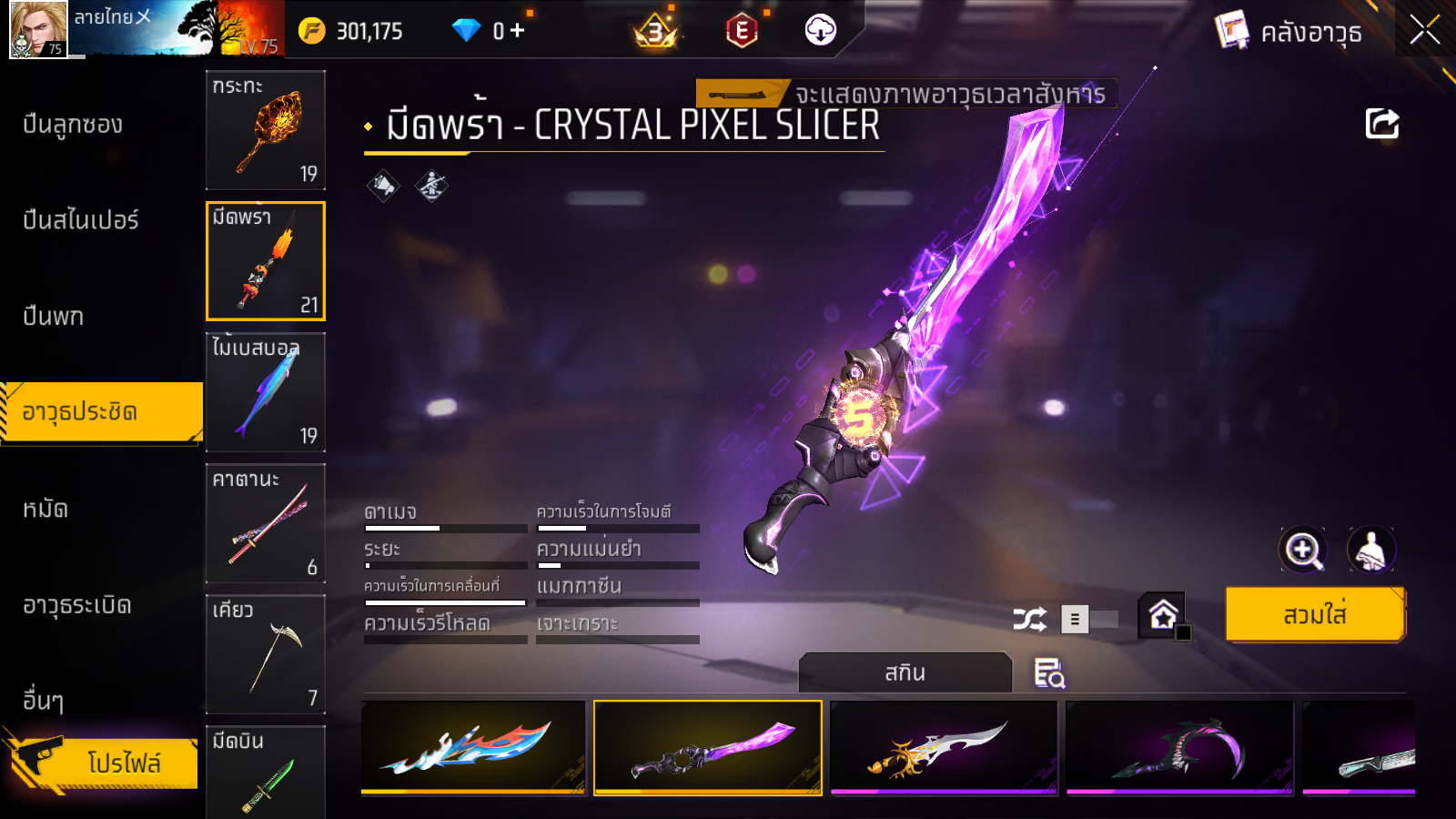The width and height of the screenshot is (1456, 819).
Task: Share the weapon skin
Action: [1381, 124]
